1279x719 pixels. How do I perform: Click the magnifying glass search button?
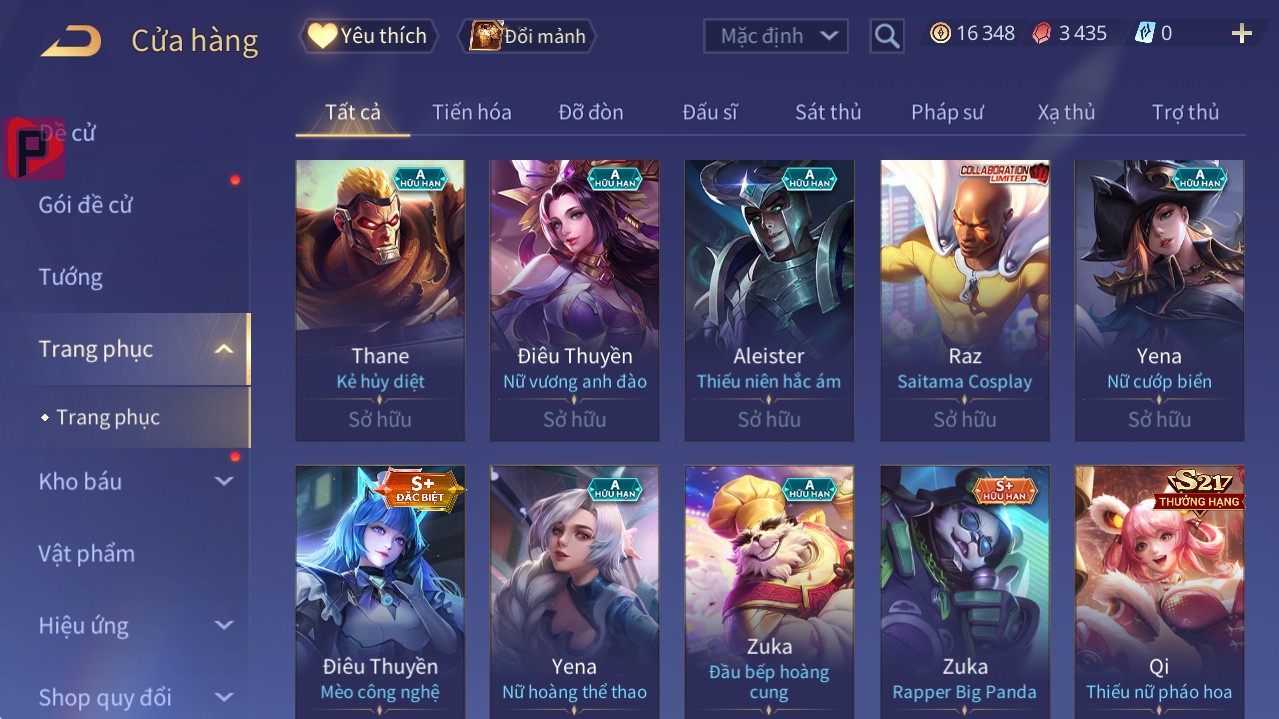tap(886, 36)
